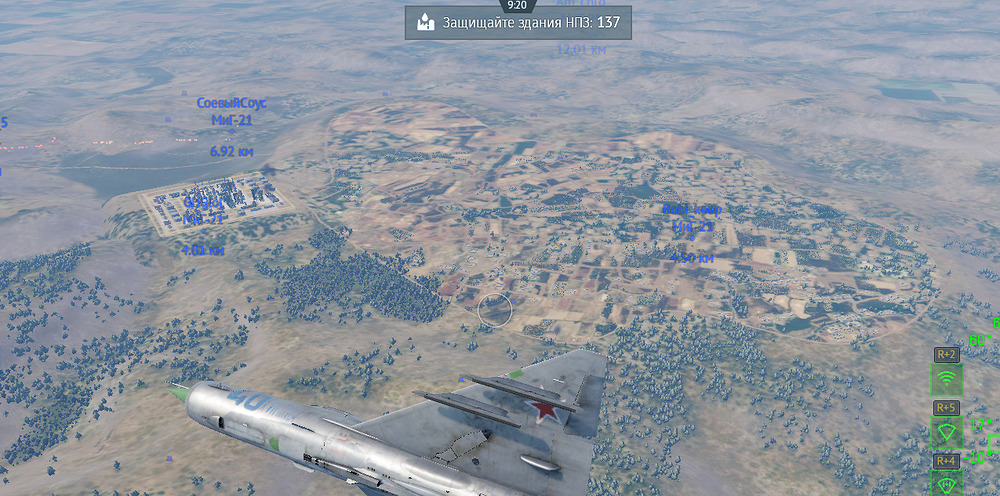
Task: Select the radar scan cone icon
Action: pos(946,432)
